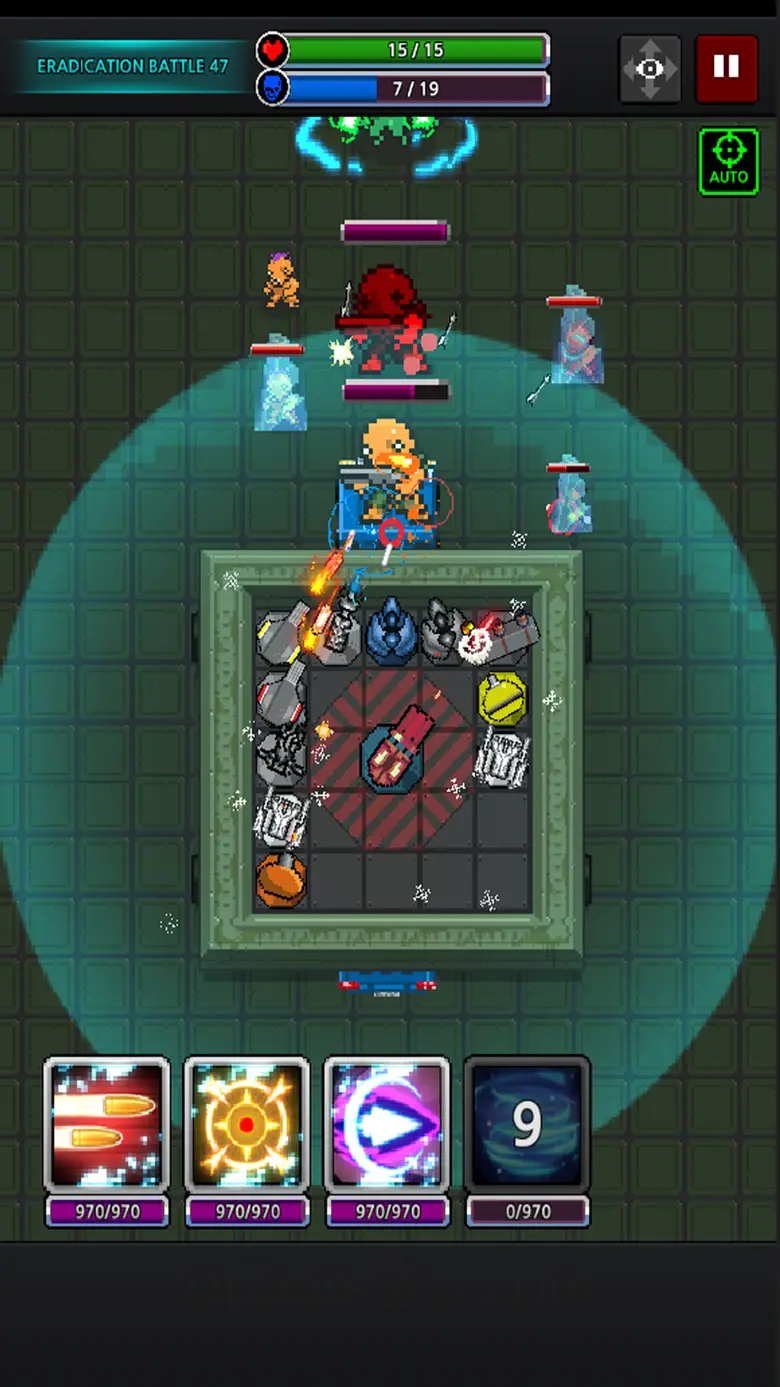
Task: Pause the game with the red button
Action: pos(726,68)
